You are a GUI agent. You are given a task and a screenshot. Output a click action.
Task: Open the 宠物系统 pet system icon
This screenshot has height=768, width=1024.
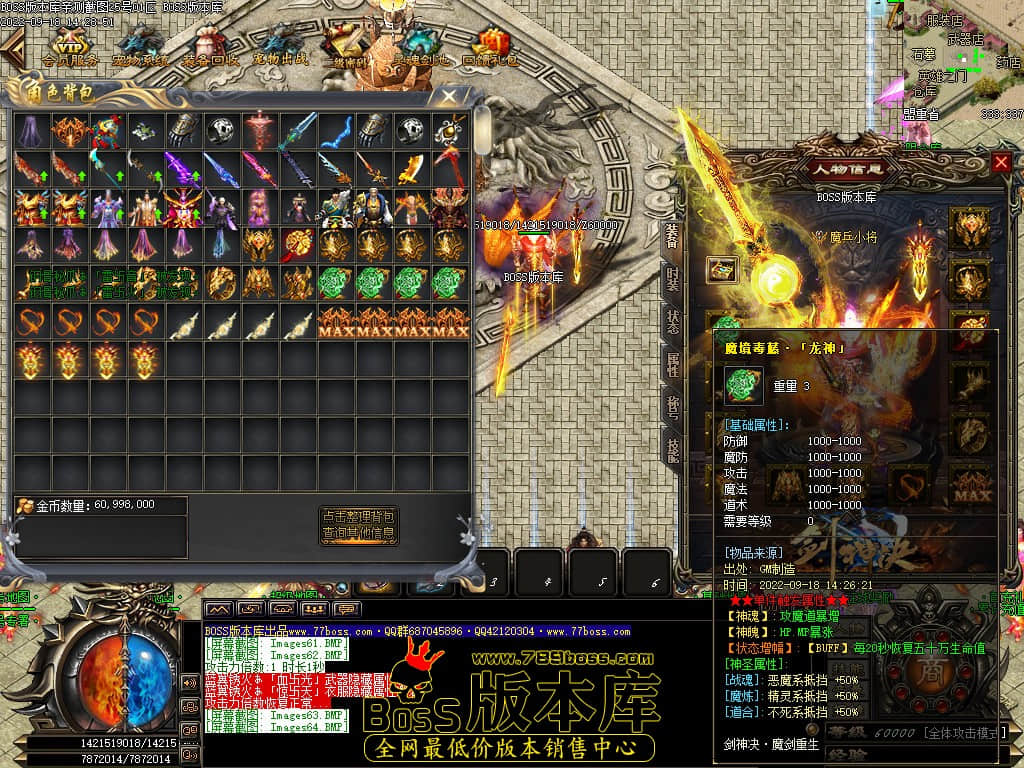(140, 47)
